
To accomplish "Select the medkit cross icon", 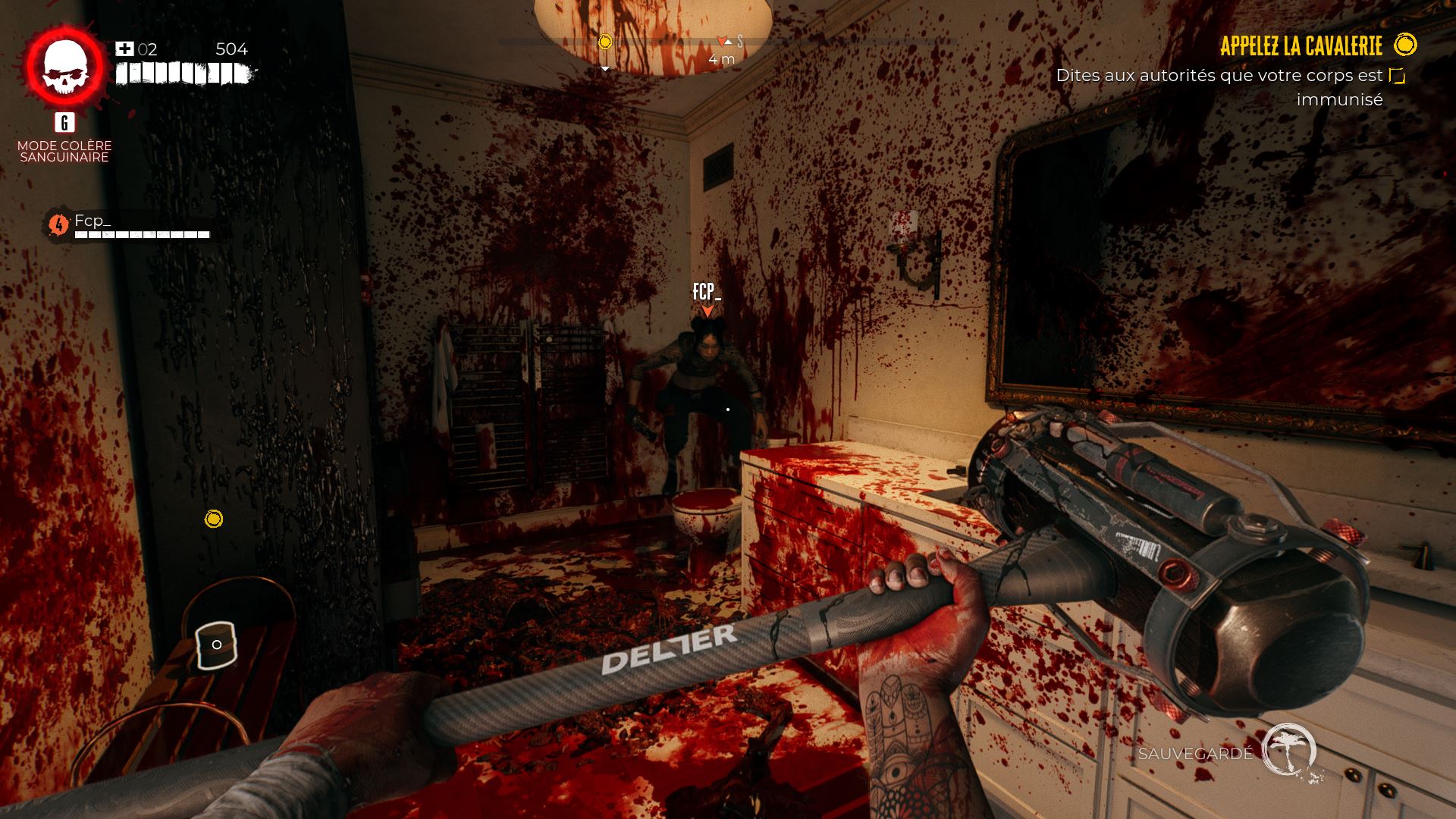I will [124, 49].
